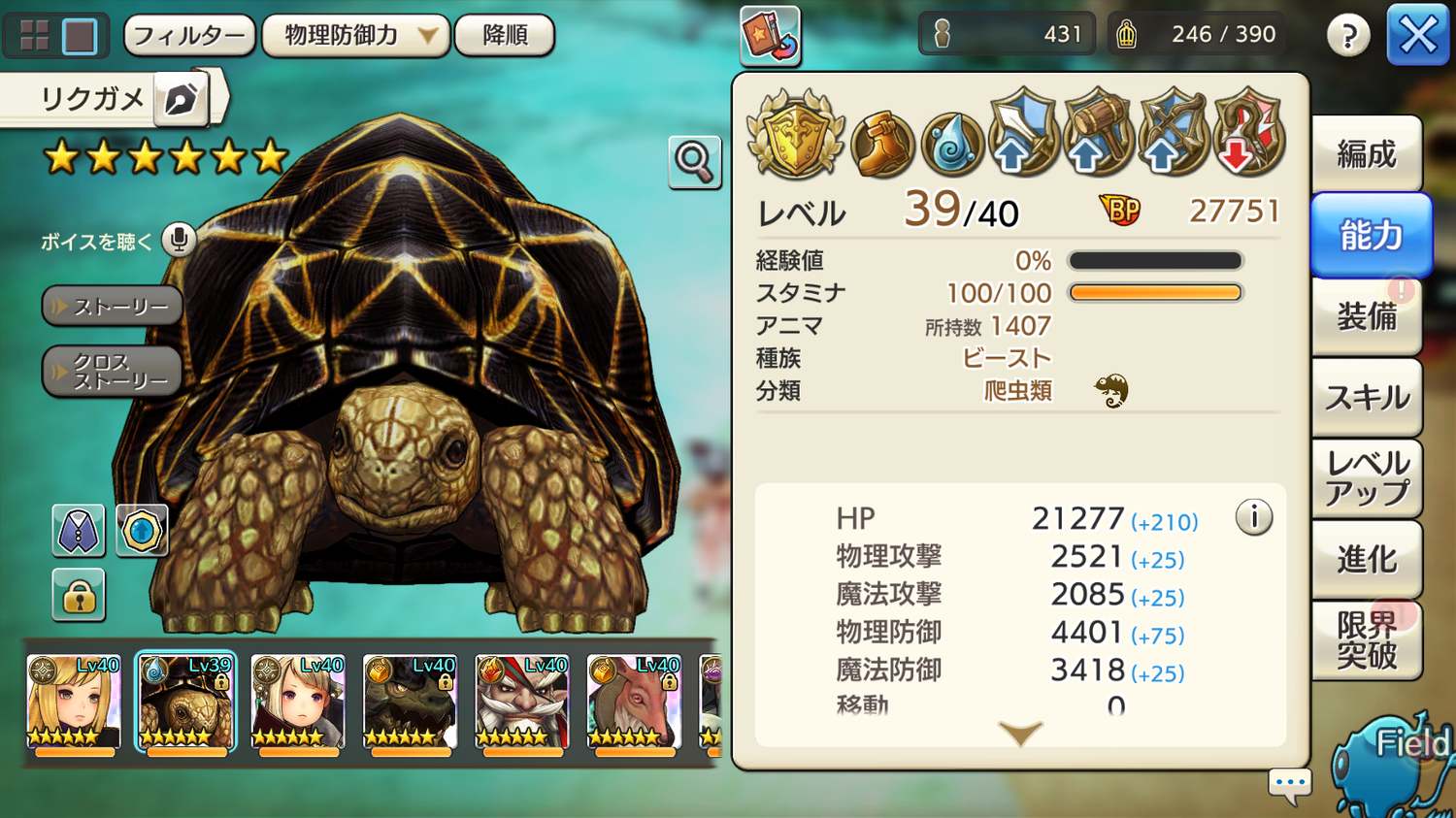Click the HP stats info button
Image resolution: width=1456 pixels, height=818 pixels.
point(1253,517)
